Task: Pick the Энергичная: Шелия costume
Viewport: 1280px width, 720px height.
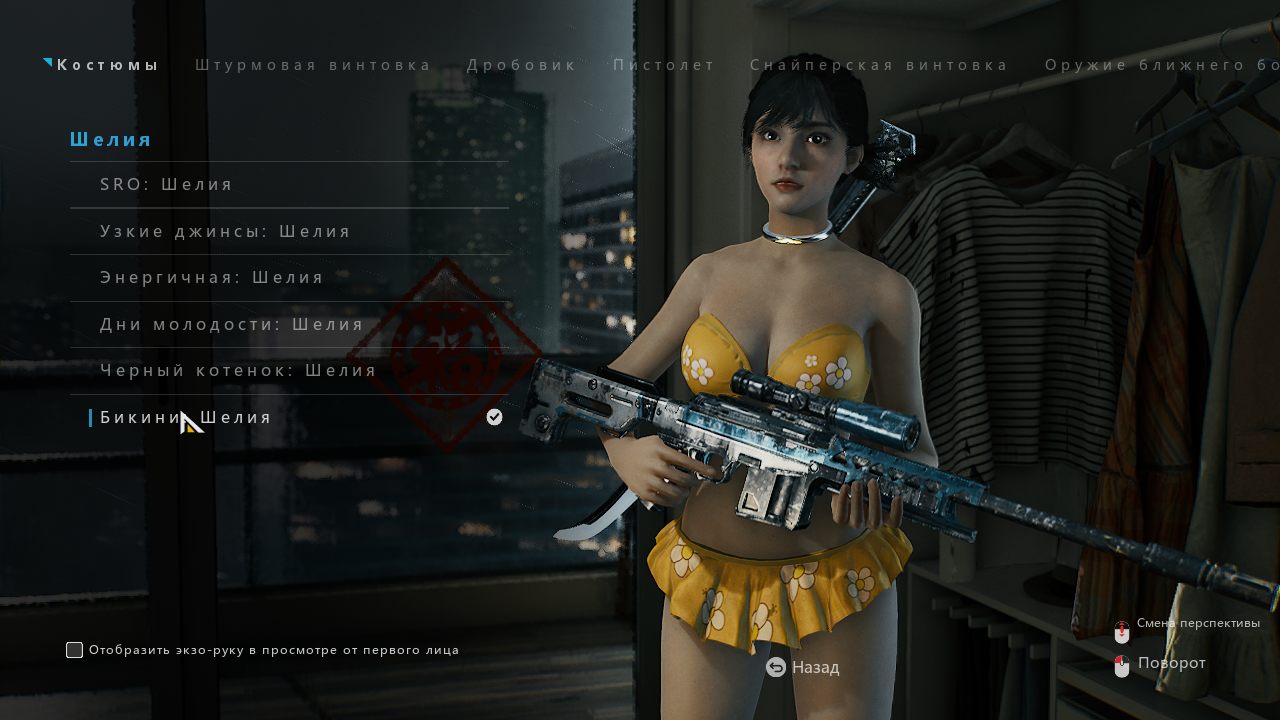Action: pos(212,278)
